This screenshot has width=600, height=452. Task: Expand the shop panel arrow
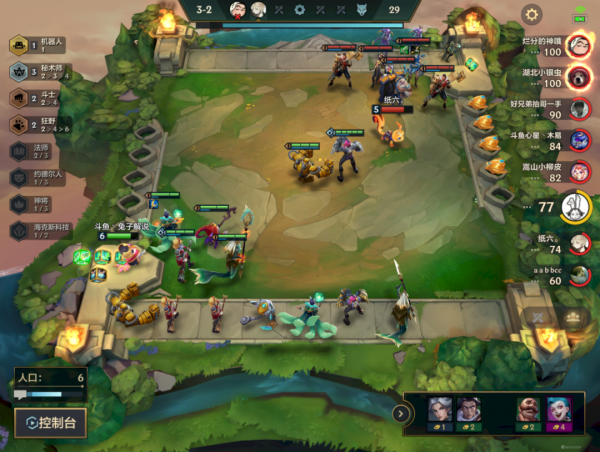pyautogui.click(x=405, y=413)
